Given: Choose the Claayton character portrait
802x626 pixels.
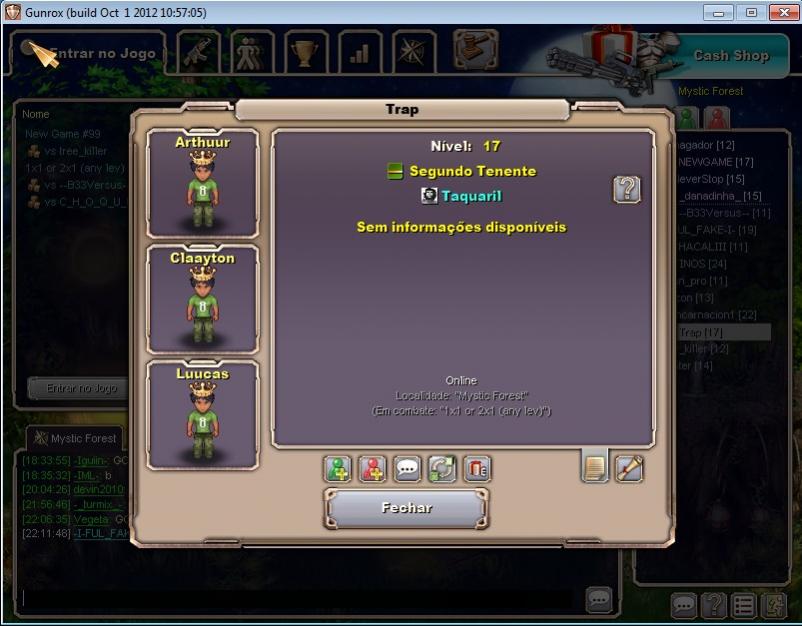Looking at the screenshot, I should 203,298.
